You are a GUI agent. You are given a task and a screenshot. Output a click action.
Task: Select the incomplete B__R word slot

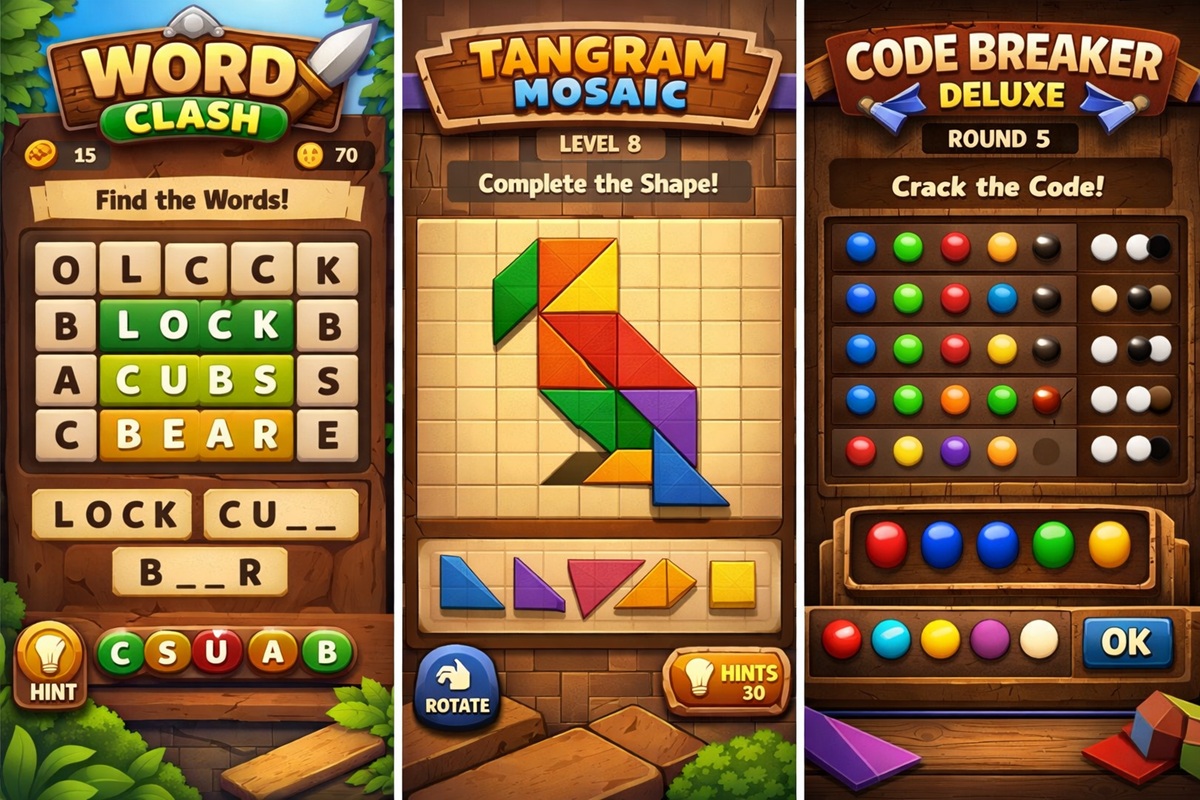[200, 572]
